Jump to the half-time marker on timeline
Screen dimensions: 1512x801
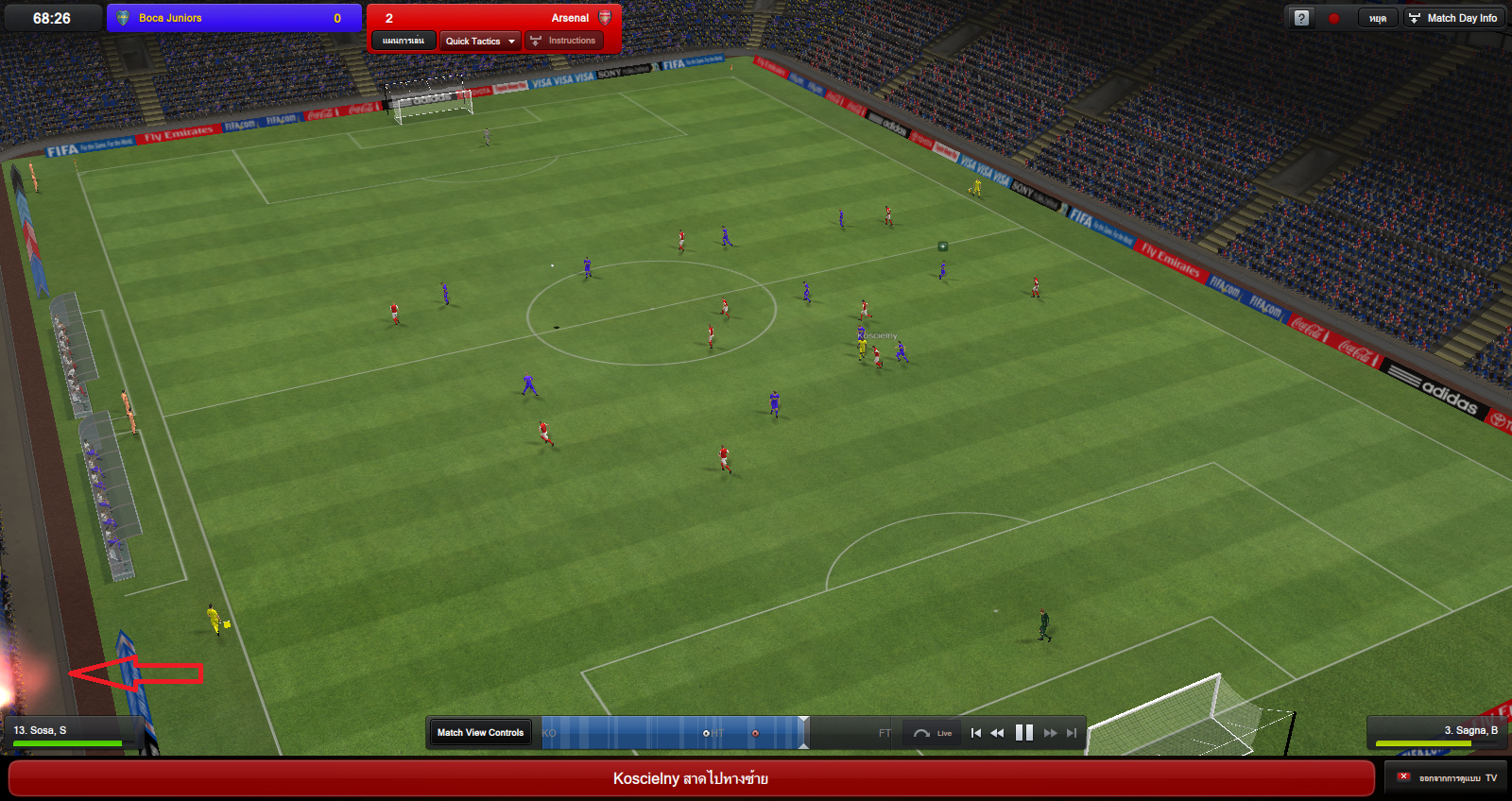click(706, 733)
